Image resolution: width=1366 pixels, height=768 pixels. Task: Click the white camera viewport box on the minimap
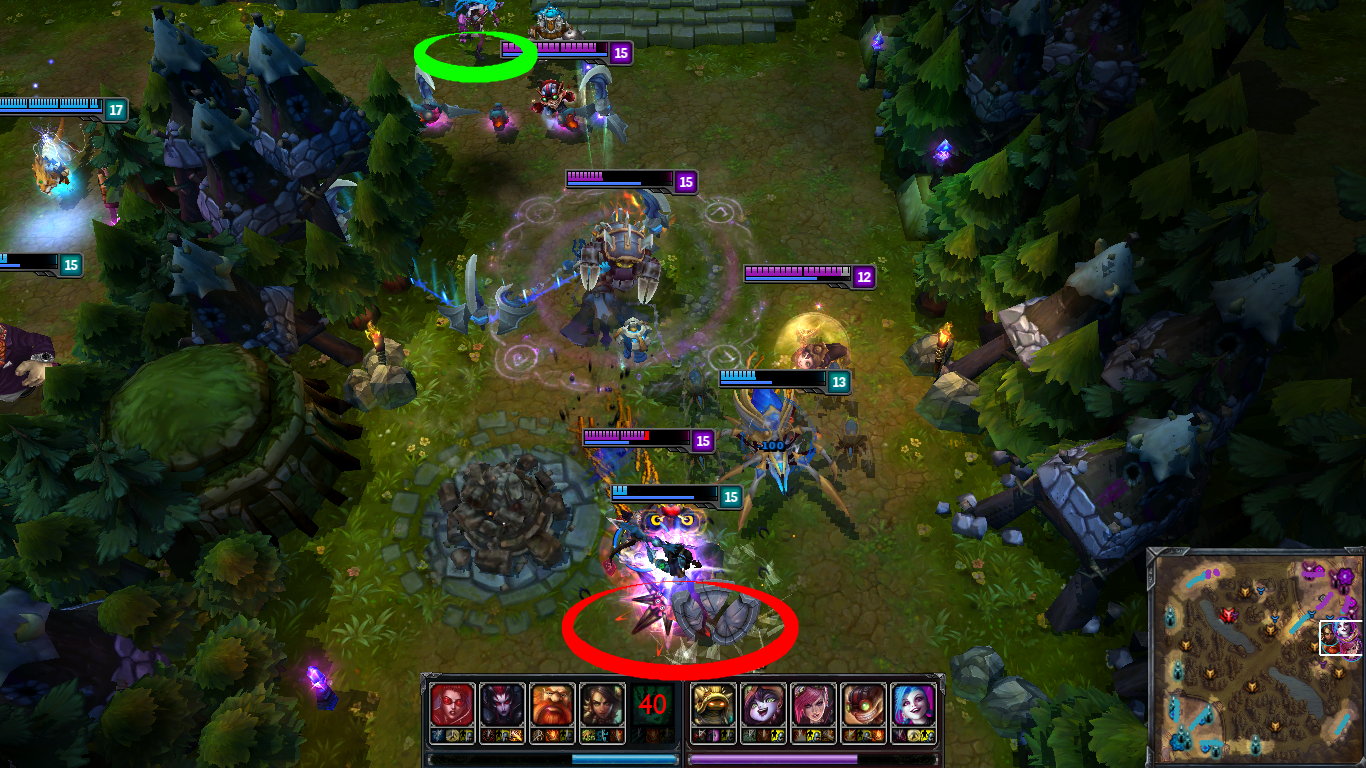pos(1341,637)
